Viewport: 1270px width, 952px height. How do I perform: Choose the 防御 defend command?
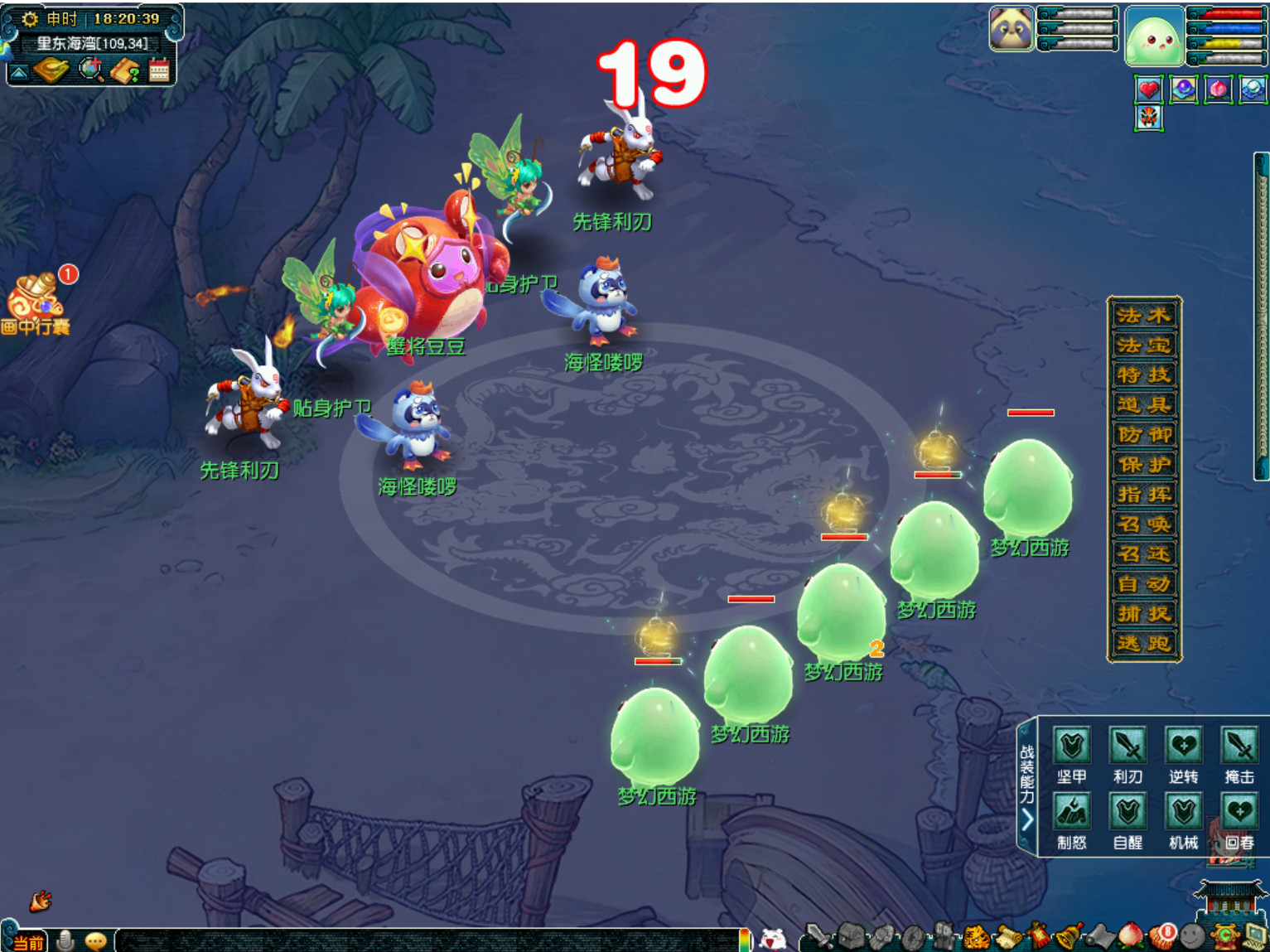point(1144,434)
